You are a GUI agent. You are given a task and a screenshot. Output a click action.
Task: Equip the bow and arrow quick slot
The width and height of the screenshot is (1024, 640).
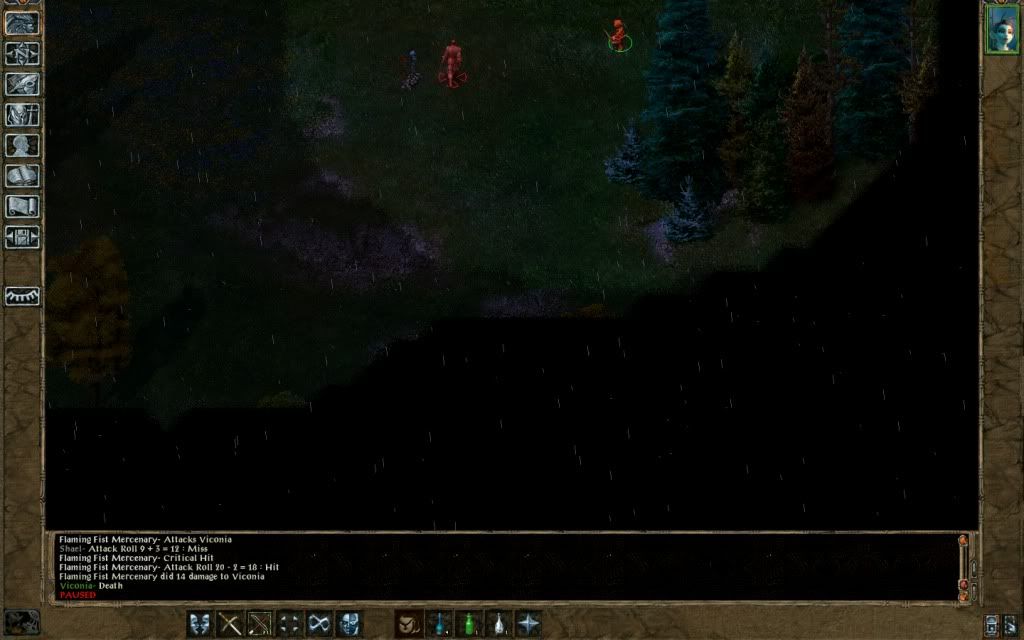(260, 624)
